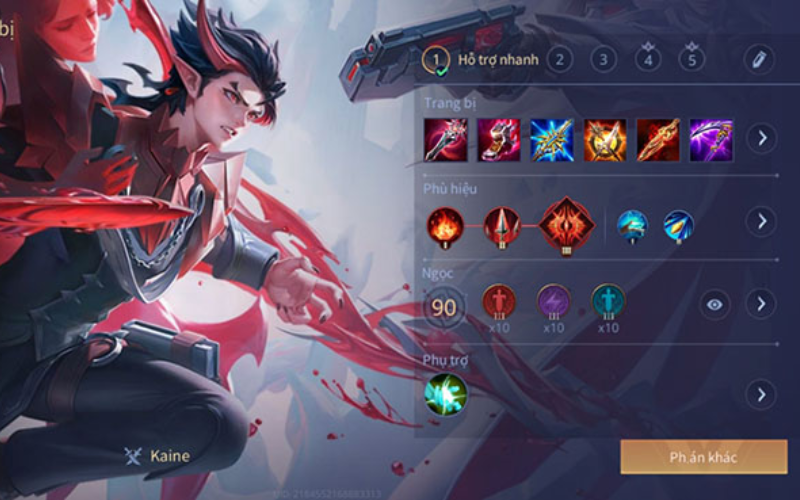Select the flaming fire badge icon
The width and height of the screenshot is (800, 500).
(x=444, y=224)
